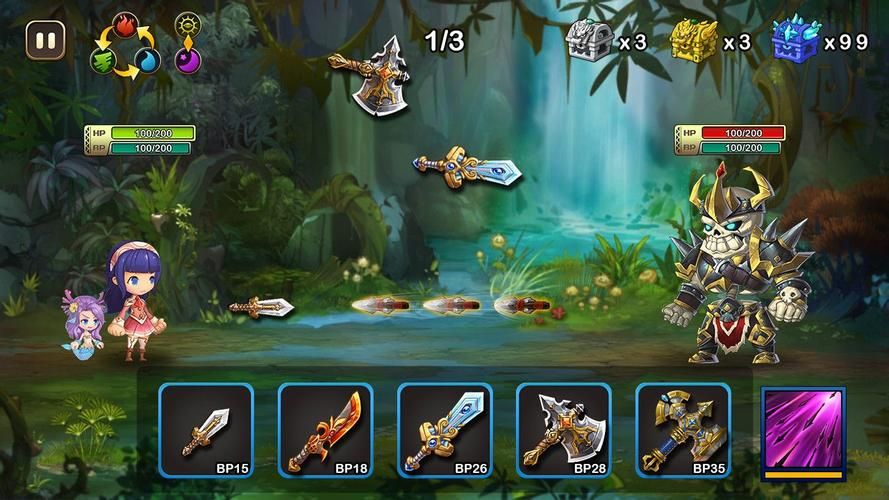The width and height of the screenshot is (889, 500).
Task: Pick the BP26 blue crystal sword
Action: (x=445, y=430)
